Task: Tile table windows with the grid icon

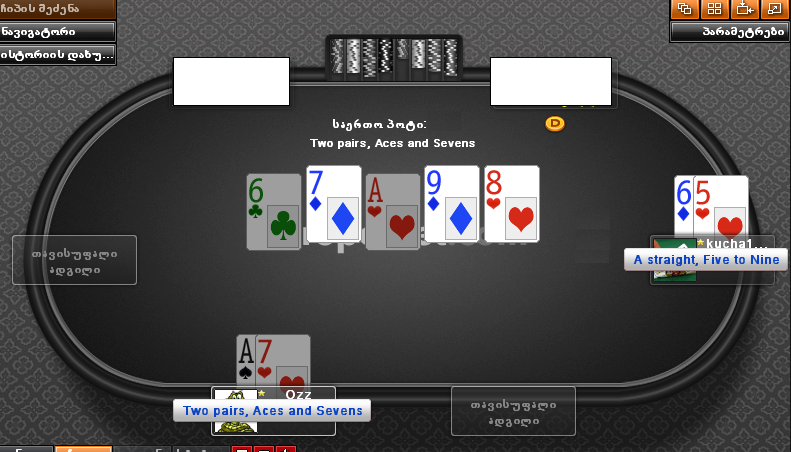Action: point(714,9)
